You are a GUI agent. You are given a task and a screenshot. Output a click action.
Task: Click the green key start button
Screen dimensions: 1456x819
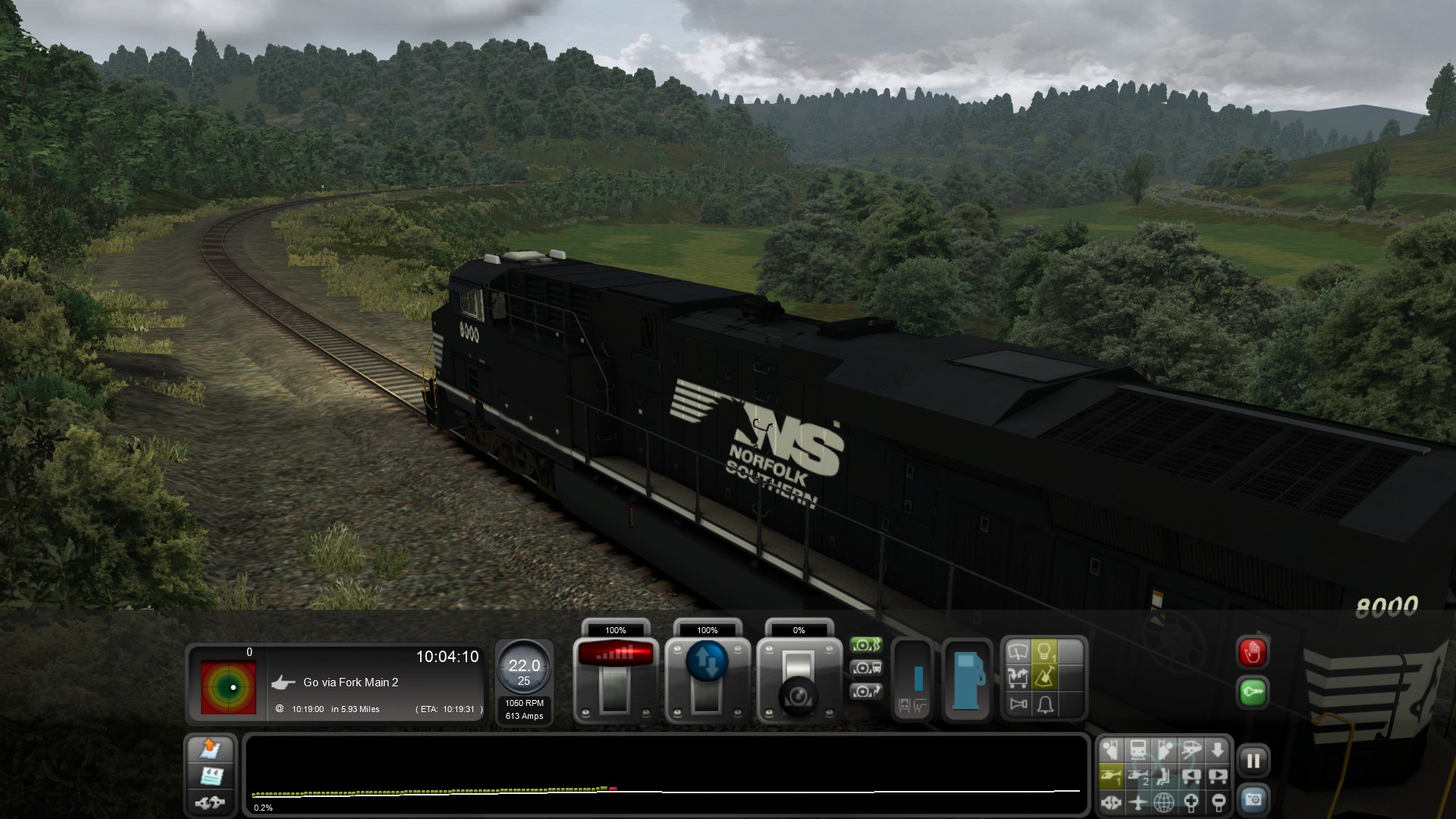point(1253,692)
